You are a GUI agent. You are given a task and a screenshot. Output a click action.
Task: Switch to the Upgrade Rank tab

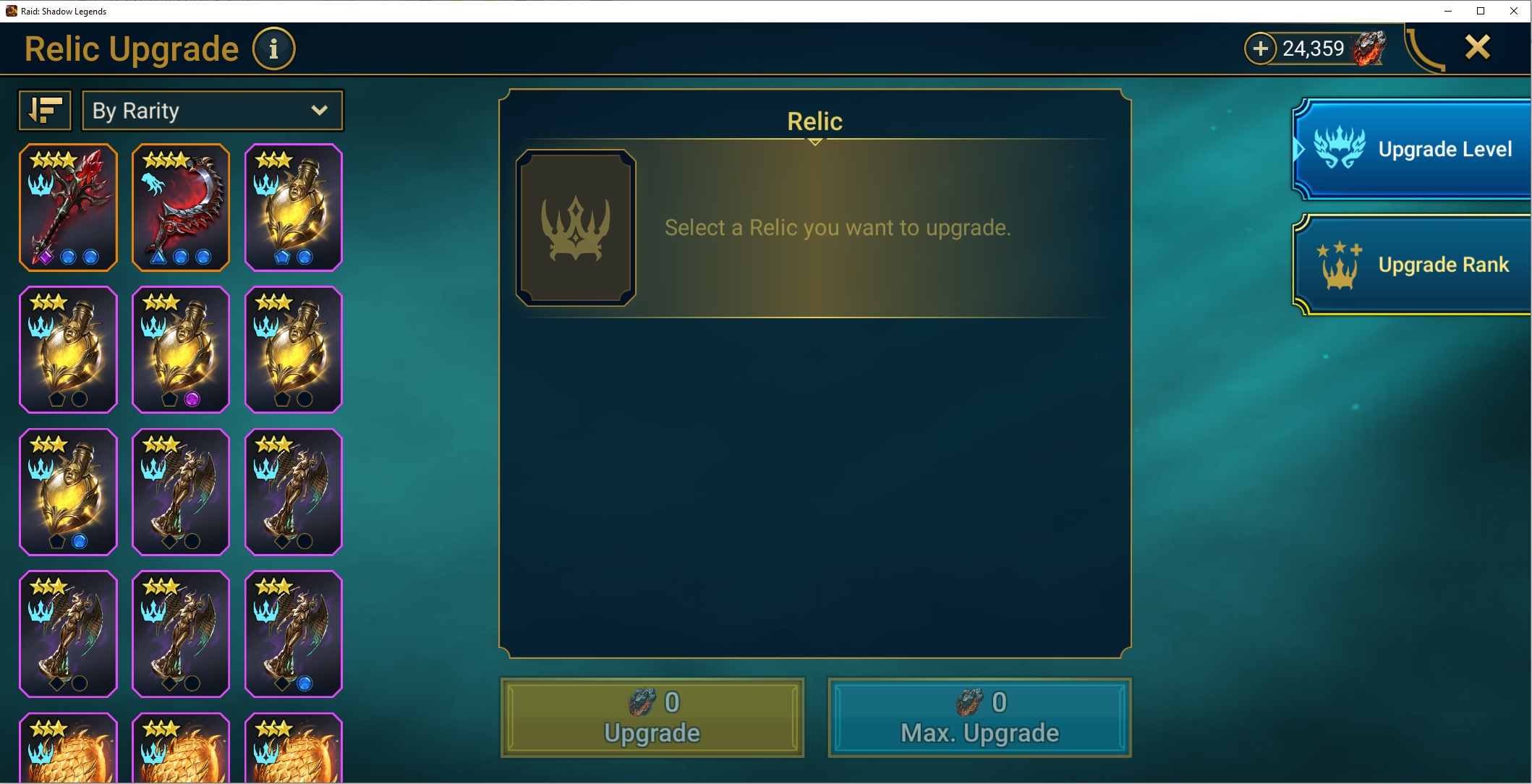(x=1413, y=265)
